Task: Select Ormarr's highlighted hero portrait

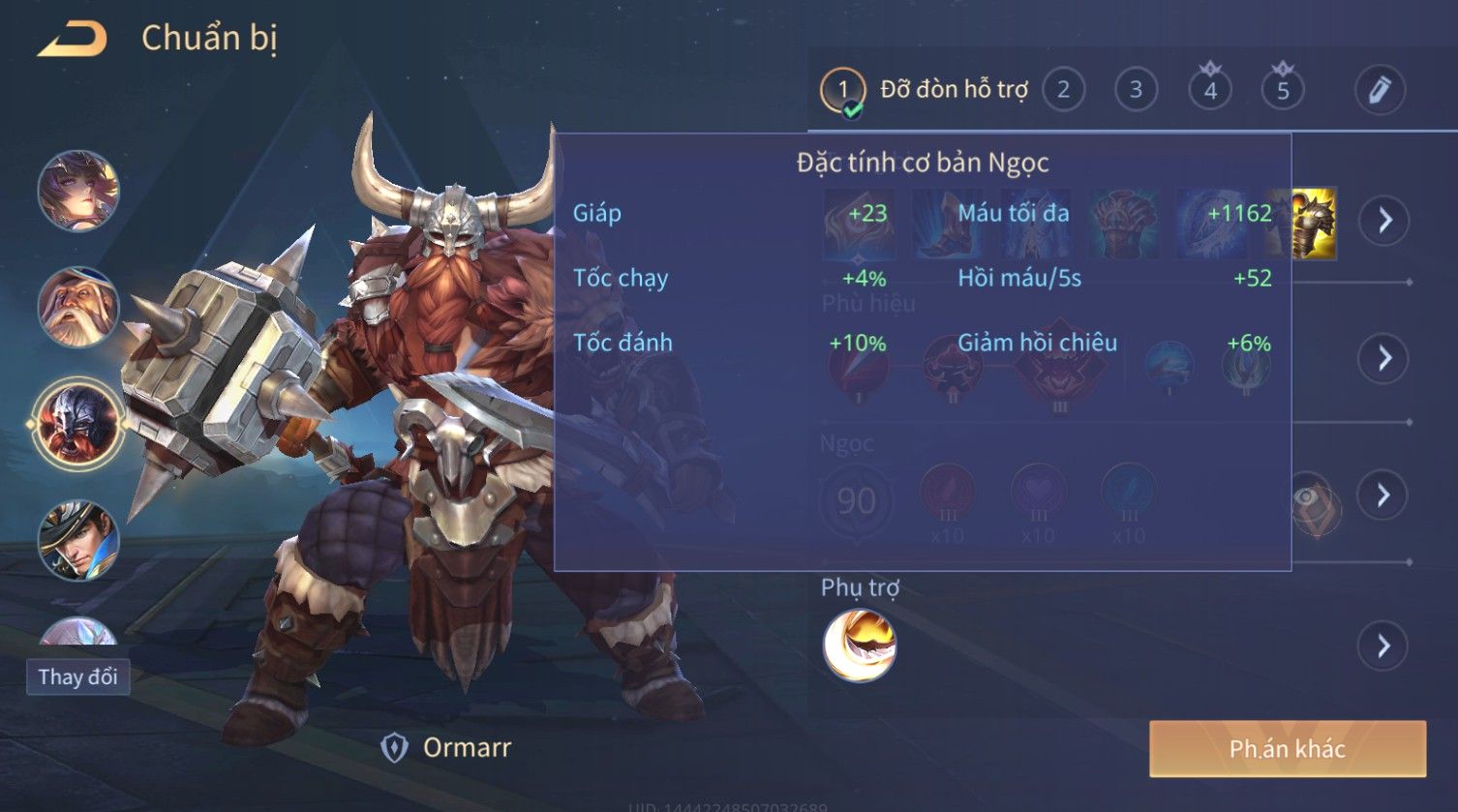Action: click(78, 423)
